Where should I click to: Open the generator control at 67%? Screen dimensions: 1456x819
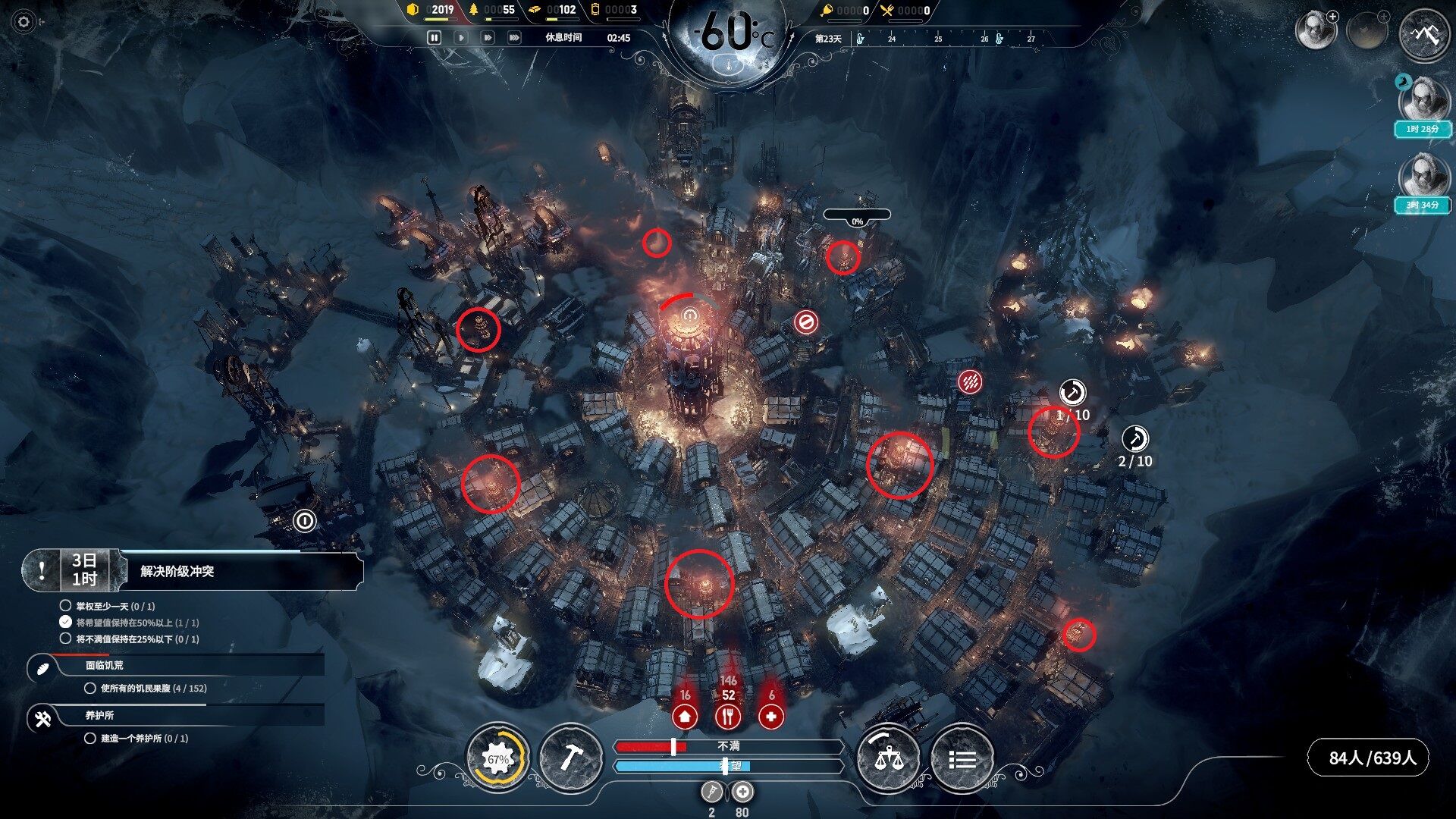[497, 758]
